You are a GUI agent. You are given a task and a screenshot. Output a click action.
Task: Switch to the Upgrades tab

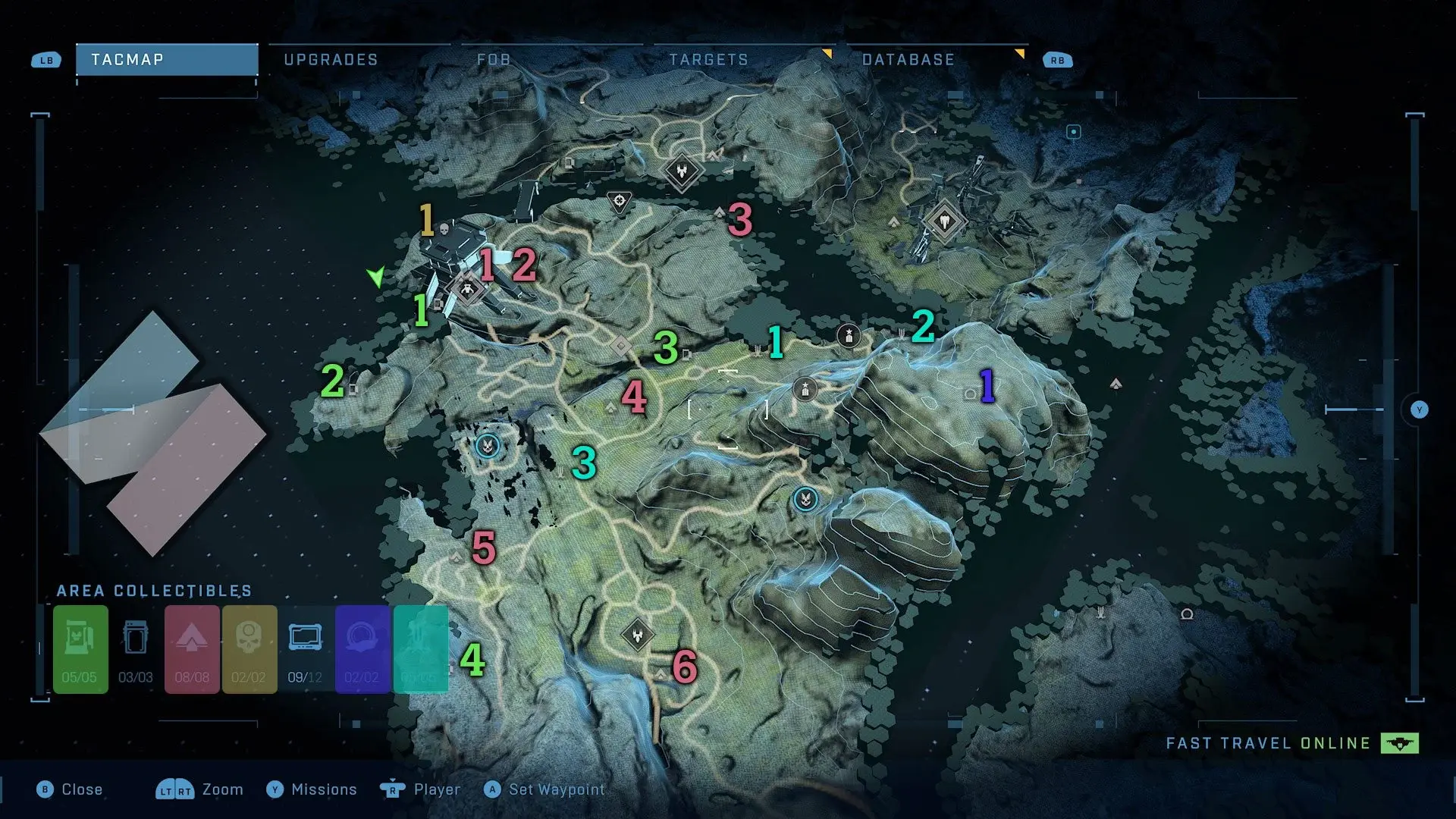(x=331, y=60)
